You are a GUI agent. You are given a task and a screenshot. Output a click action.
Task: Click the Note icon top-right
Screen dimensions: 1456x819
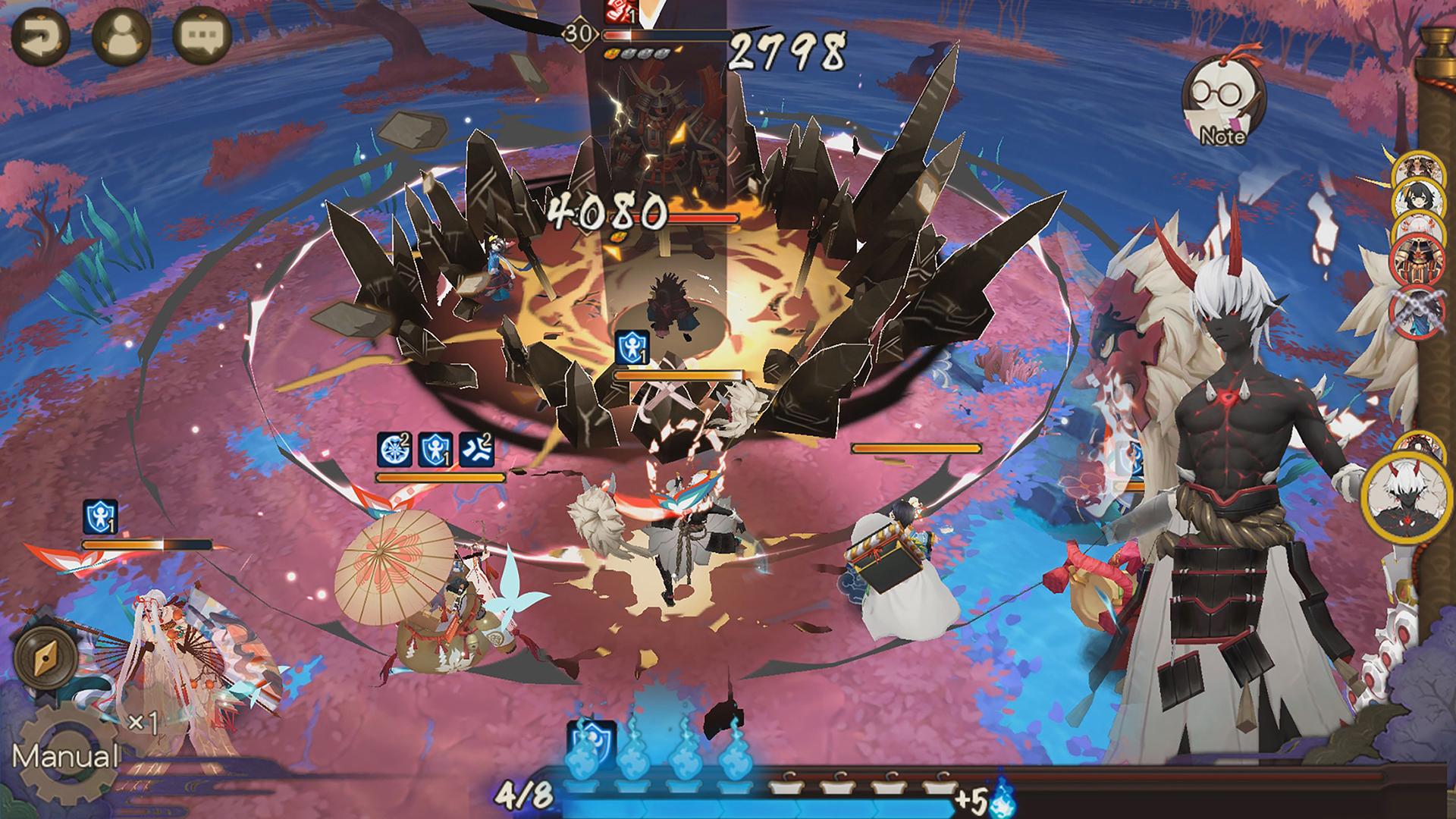tap(1222, 102)
